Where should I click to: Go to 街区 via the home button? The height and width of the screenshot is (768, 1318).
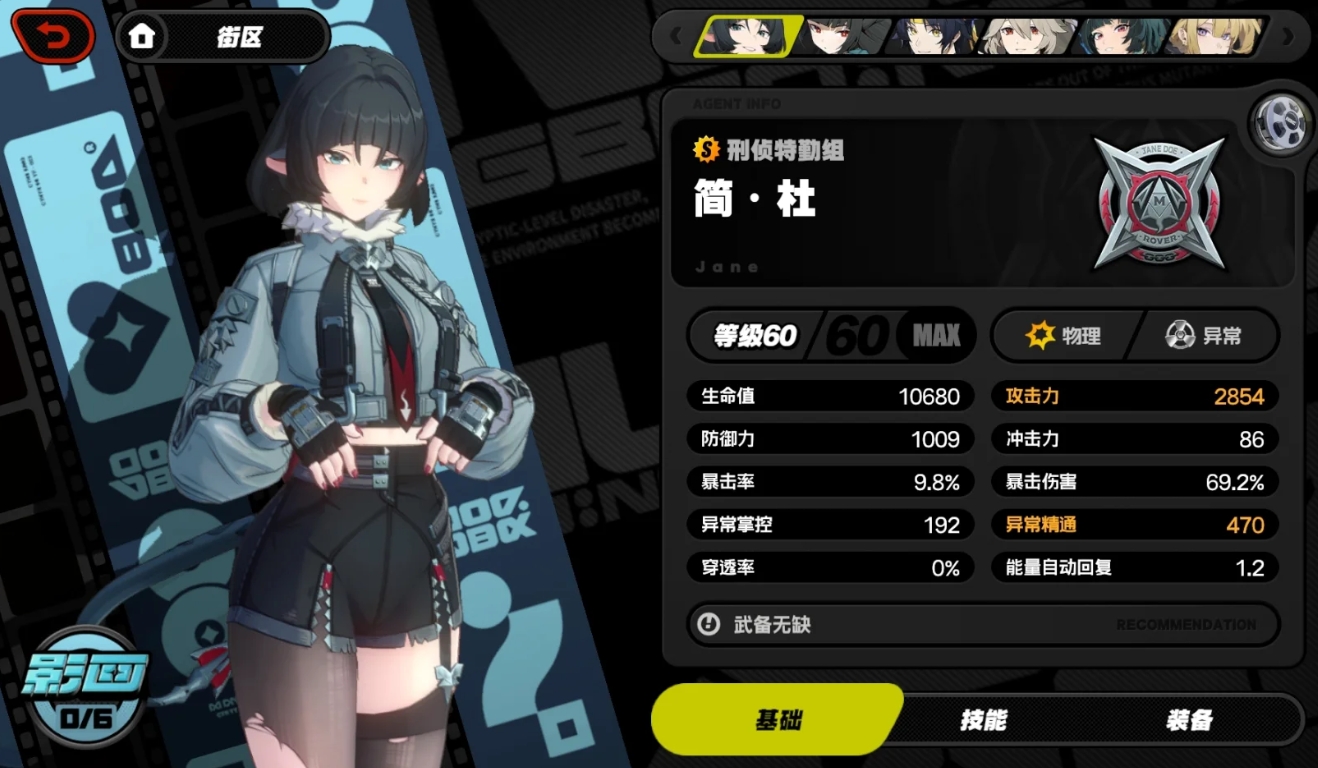pos(221,37)
